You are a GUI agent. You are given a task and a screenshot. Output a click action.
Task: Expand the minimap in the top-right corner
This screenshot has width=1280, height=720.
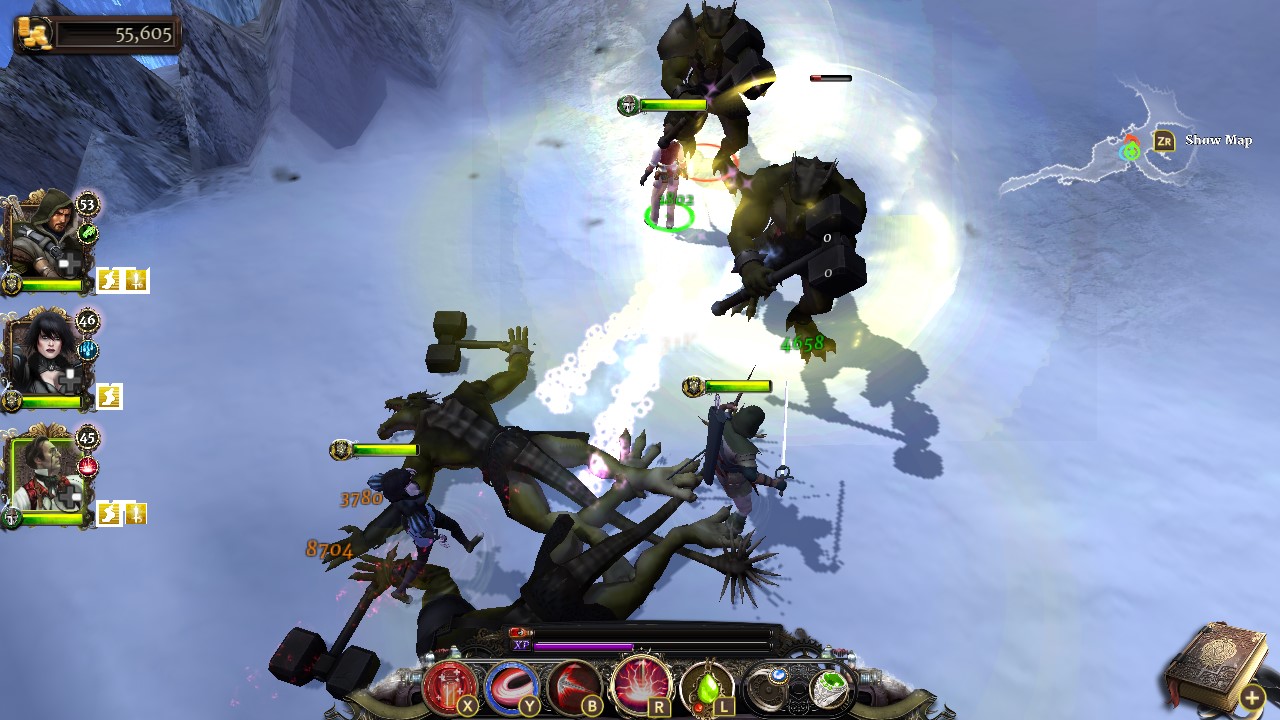[1163, 141]
